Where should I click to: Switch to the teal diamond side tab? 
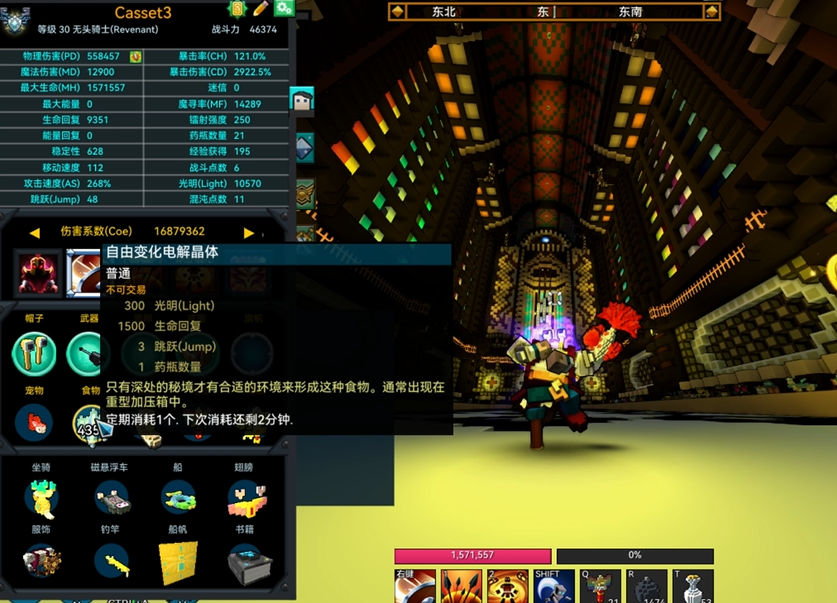click(303, 148)
